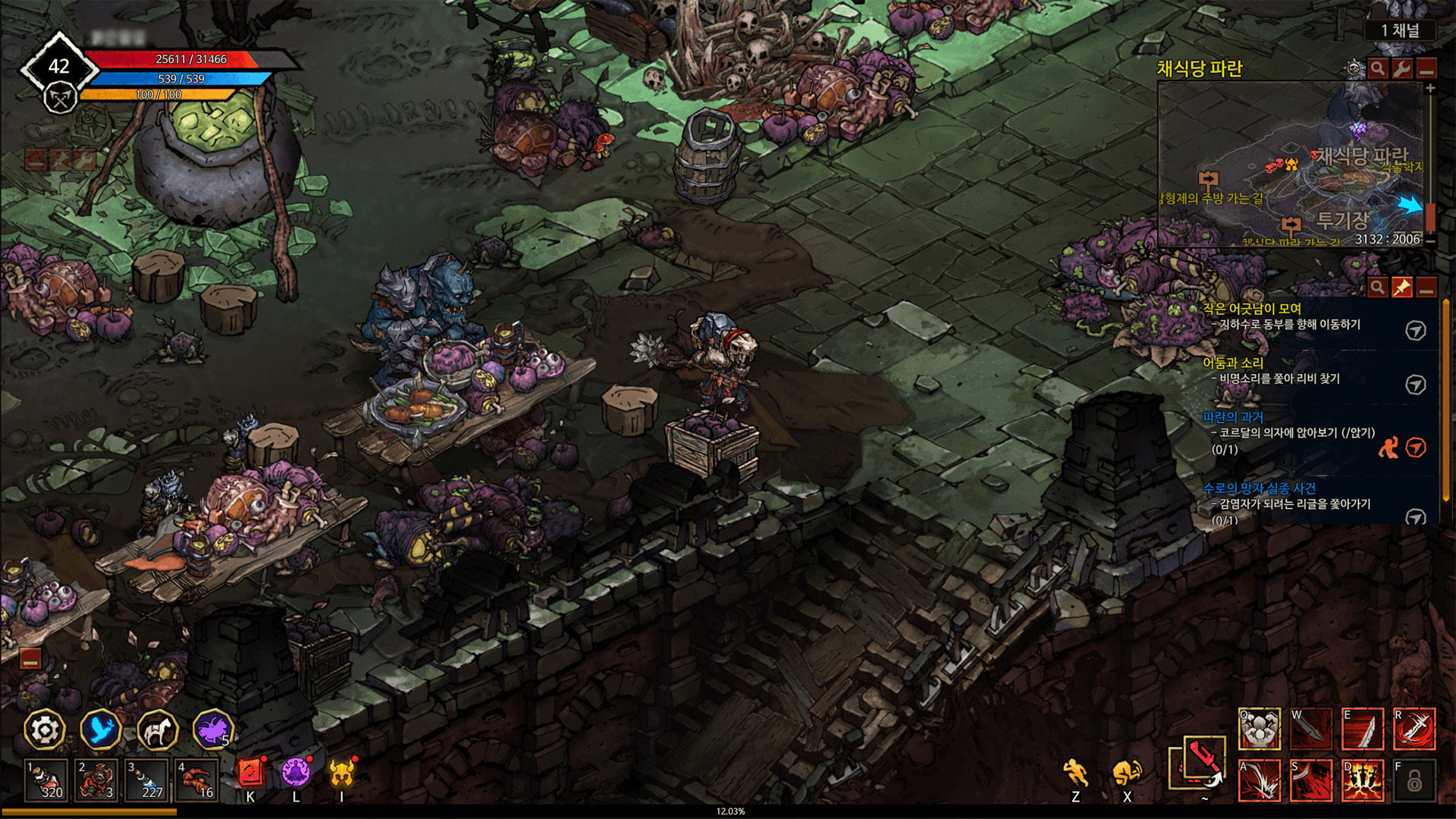Use the blue mana potion in slot 3
1456x819 pixels.
click(x=146, y=780)
